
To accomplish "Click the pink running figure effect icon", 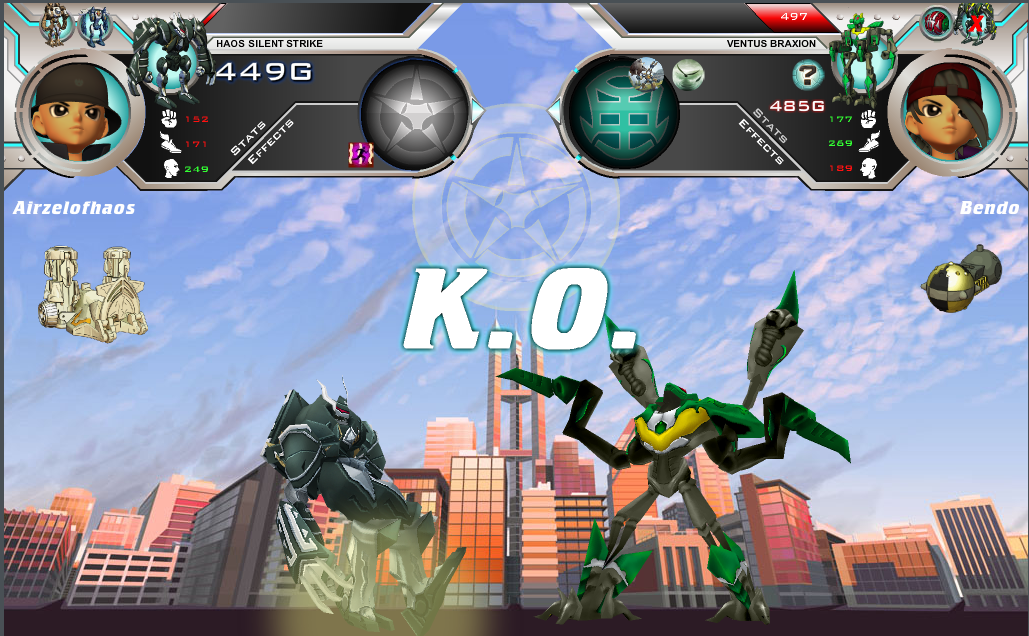I will click(360, 153).
